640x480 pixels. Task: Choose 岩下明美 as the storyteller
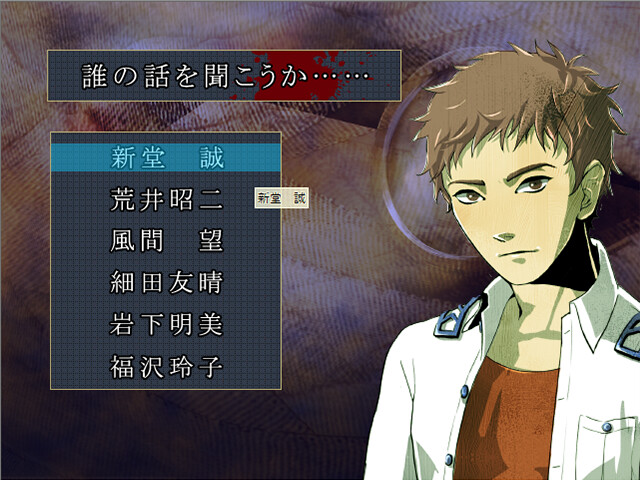[166, 325]
